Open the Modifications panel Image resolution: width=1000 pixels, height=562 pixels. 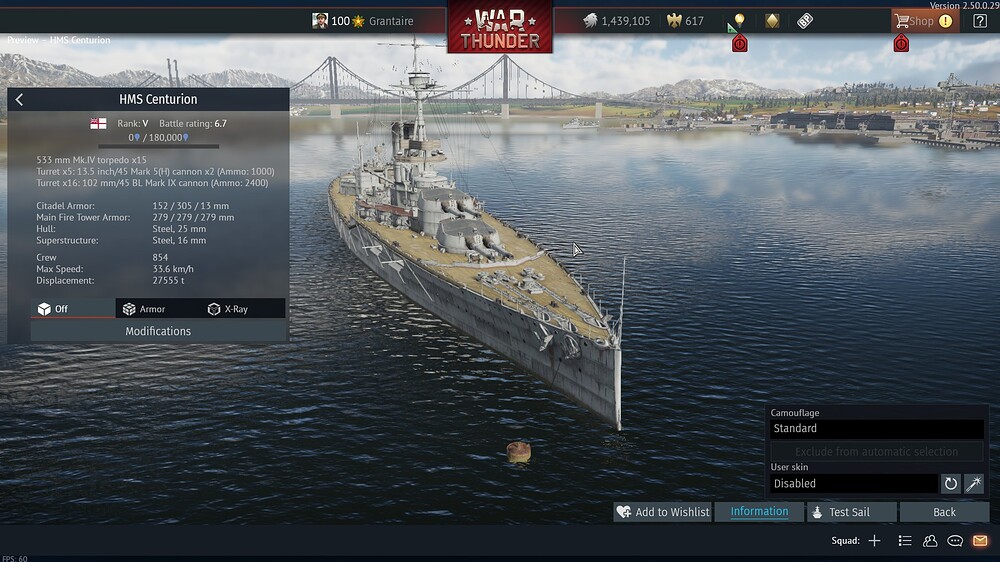[x=158, y=331]
